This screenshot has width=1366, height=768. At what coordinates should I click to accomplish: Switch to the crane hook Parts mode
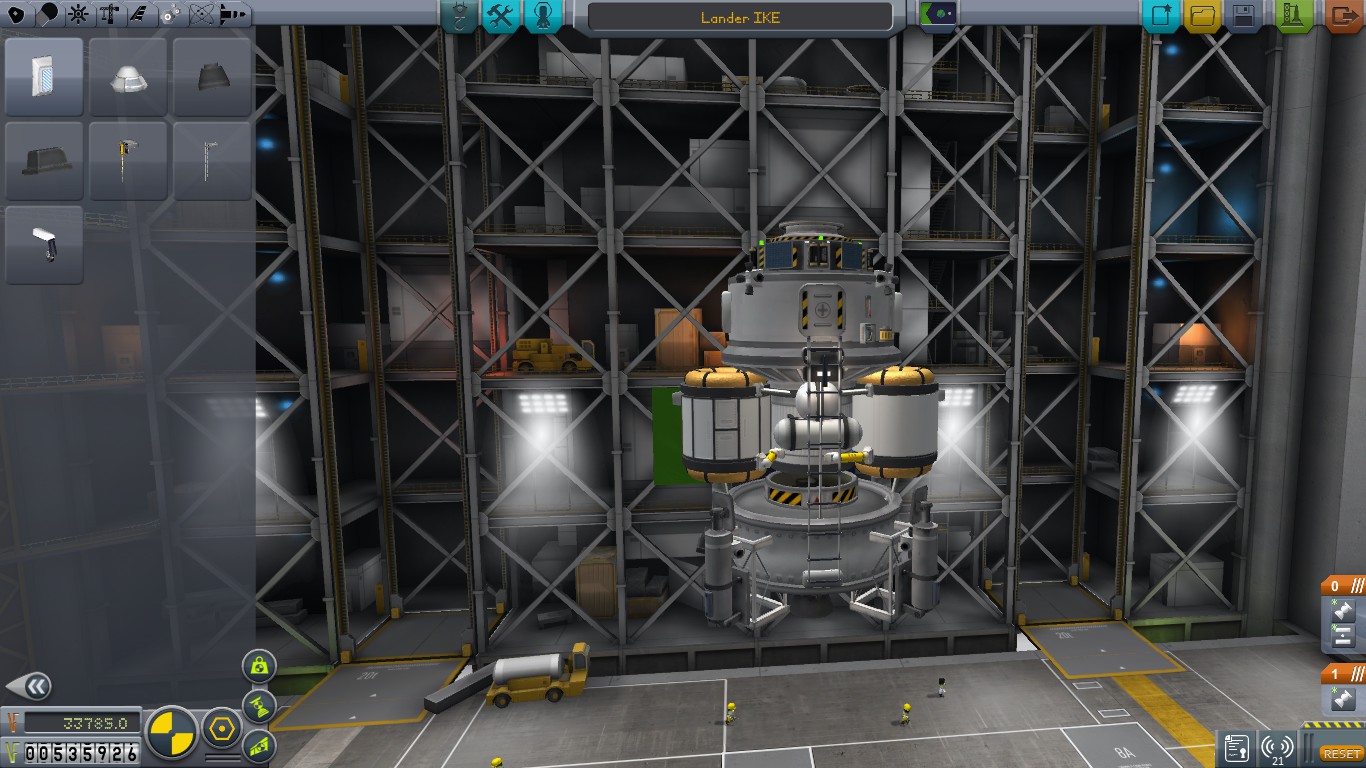click(459, 15)
